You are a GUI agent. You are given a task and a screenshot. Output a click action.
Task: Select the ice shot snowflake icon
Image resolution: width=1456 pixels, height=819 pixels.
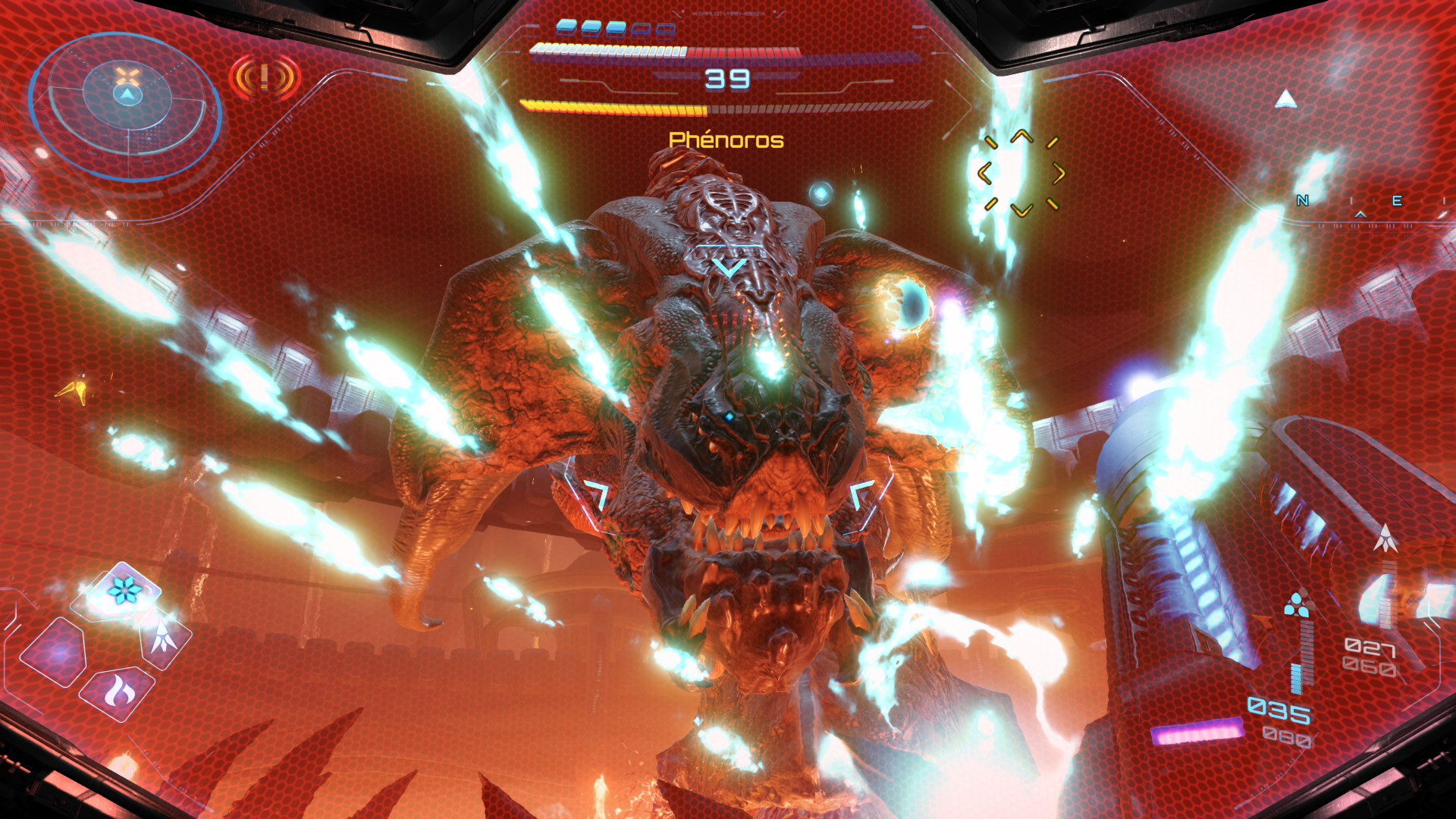124,590
